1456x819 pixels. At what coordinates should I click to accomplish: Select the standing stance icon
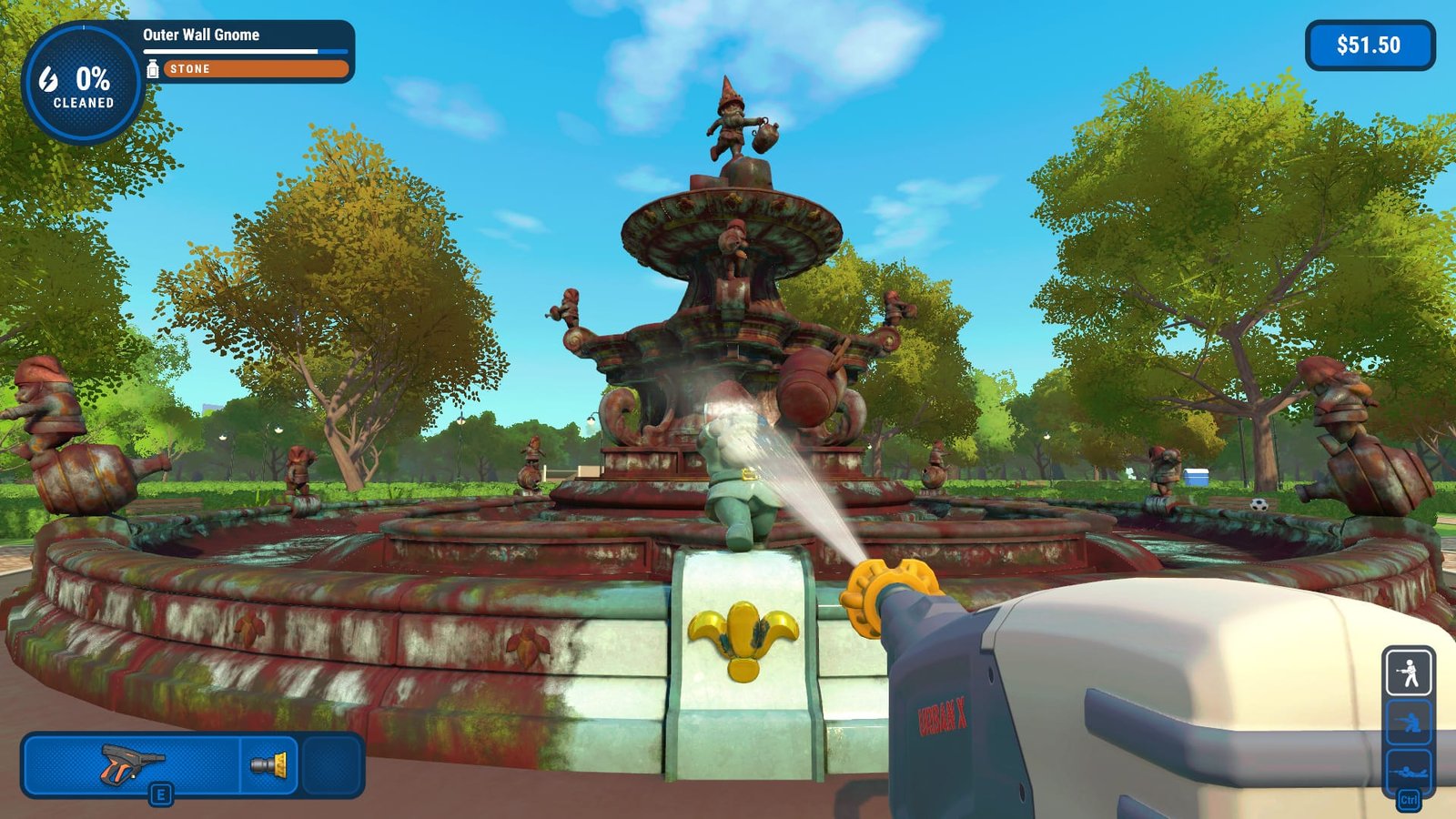(x=1410, y=673)
